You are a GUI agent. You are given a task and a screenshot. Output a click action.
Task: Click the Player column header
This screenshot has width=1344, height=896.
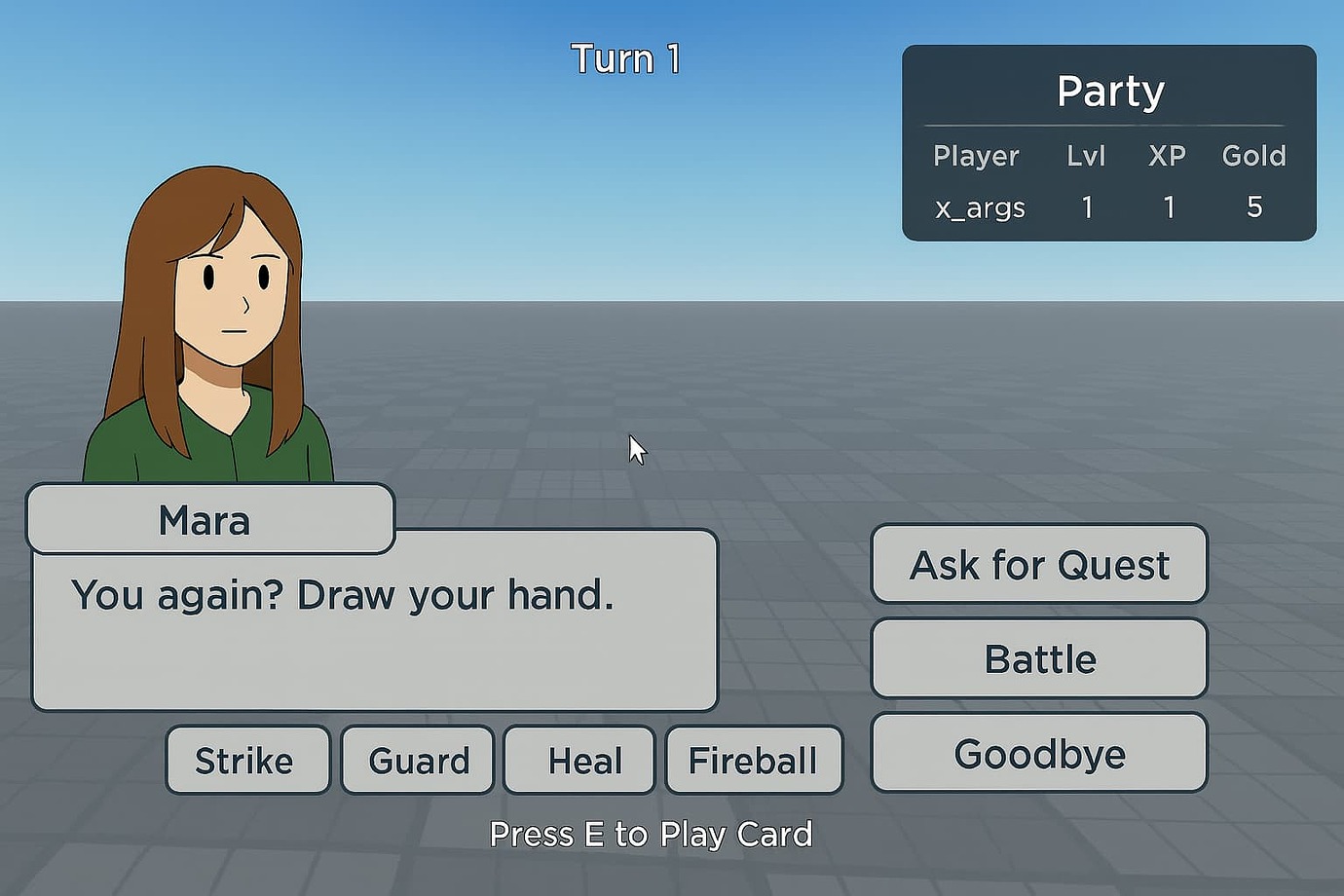[976, 156]
